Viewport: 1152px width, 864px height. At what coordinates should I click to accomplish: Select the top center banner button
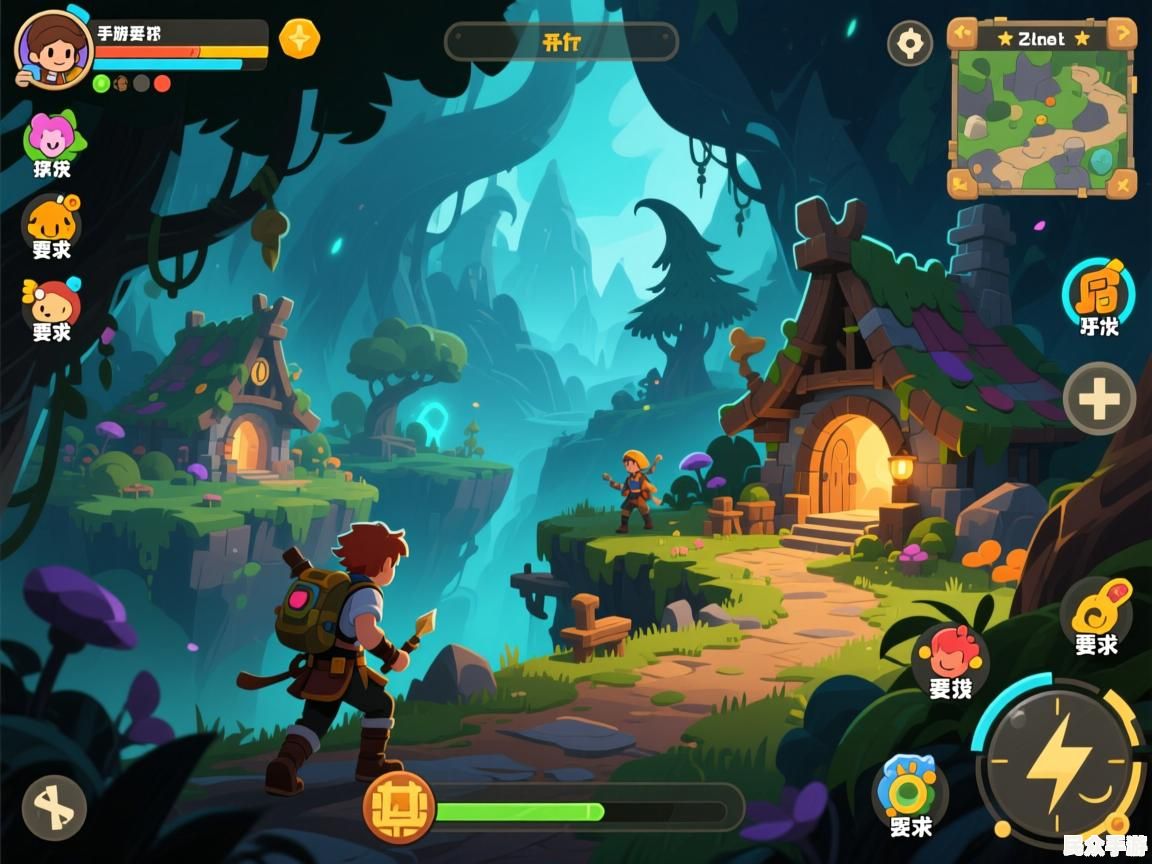561,43
